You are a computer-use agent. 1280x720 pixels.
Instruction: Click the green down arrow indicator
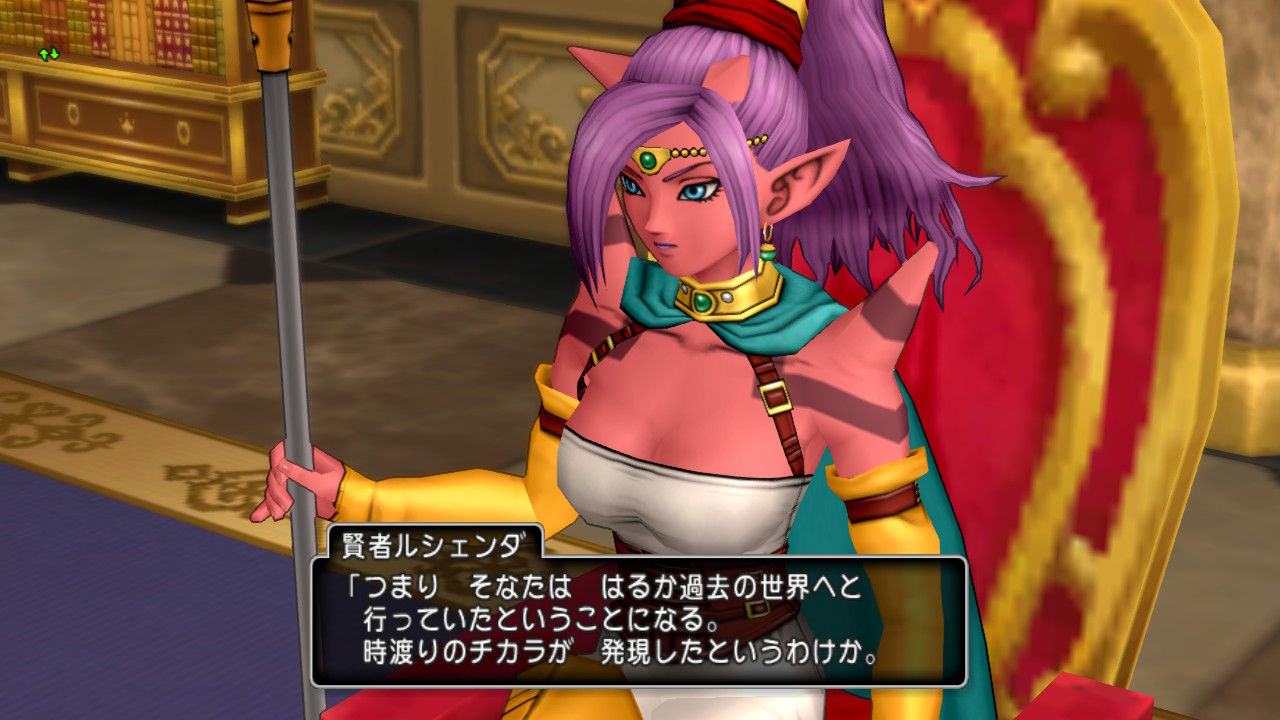(x=54, y=54)
